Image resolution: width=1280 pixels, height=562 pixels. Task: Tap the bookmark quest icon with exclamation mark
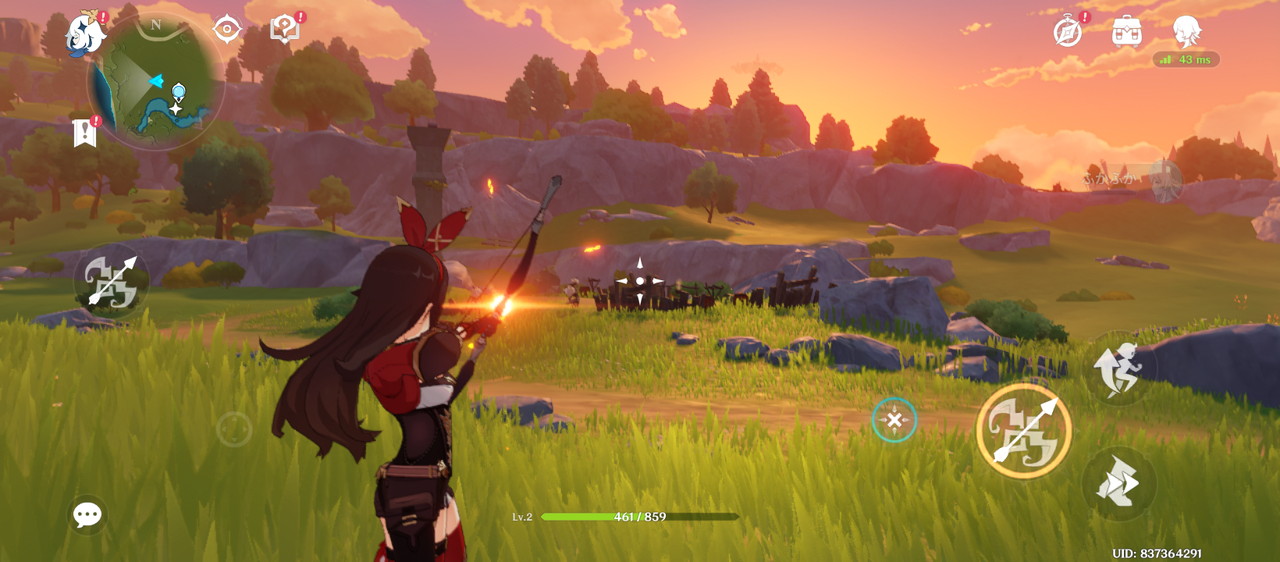click(x=85, y=132)
